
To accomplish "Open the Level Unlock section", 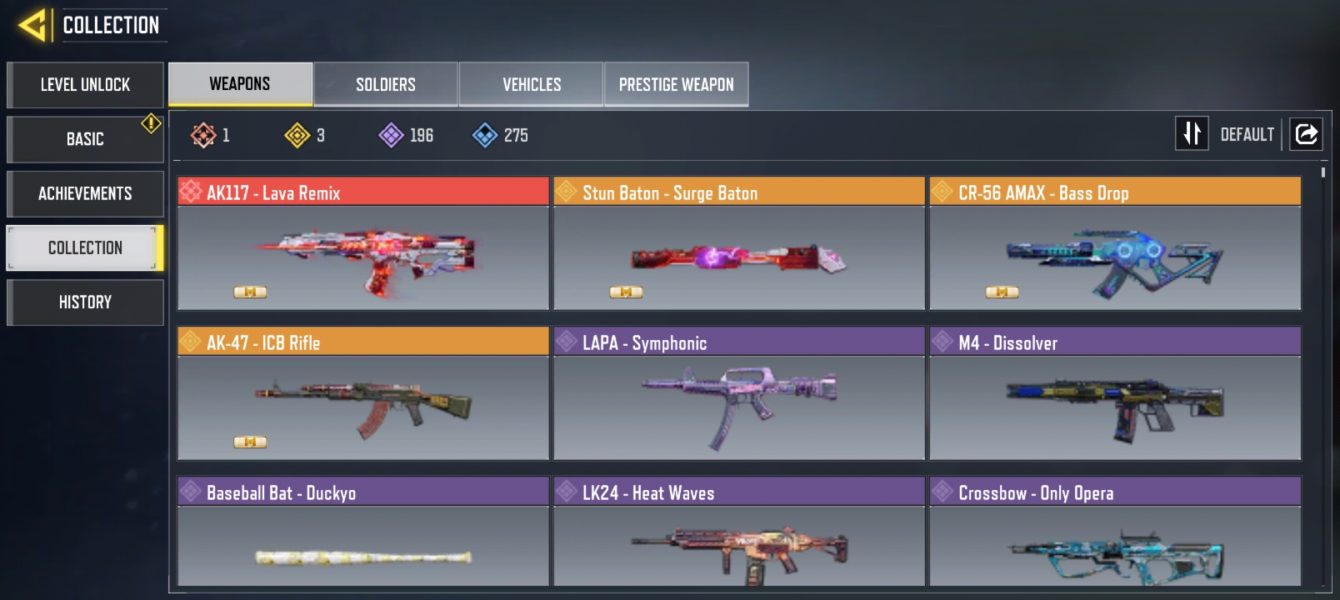I will 85,85.
